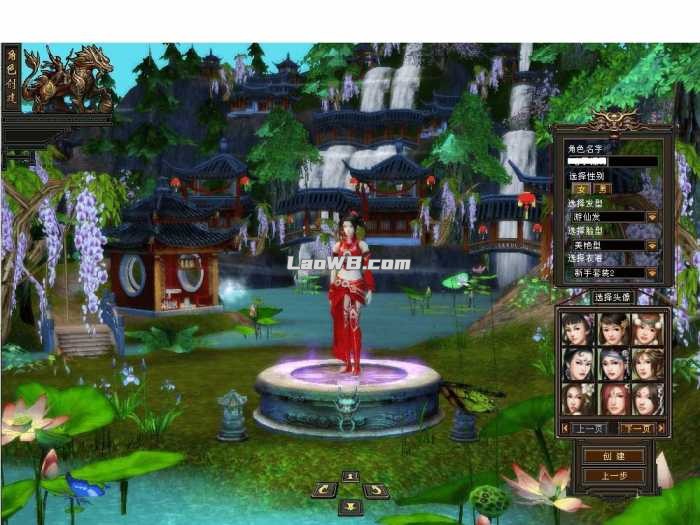Click the character name input field
The width and height of the screenshot is (700, 525).
tap(612, 161)
